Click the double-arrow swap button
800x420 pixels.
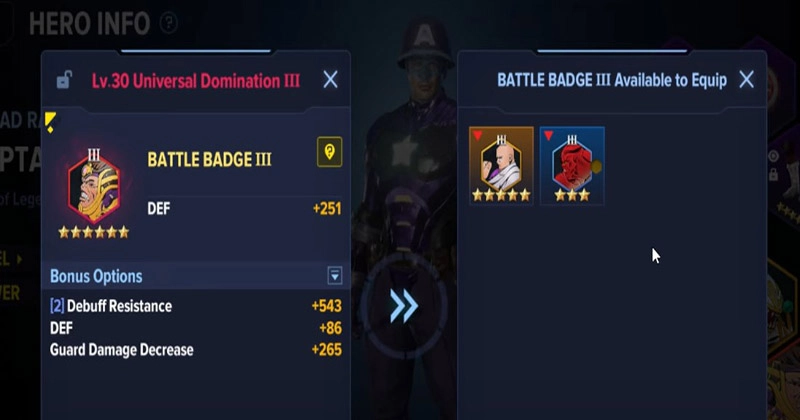[403, 306]
